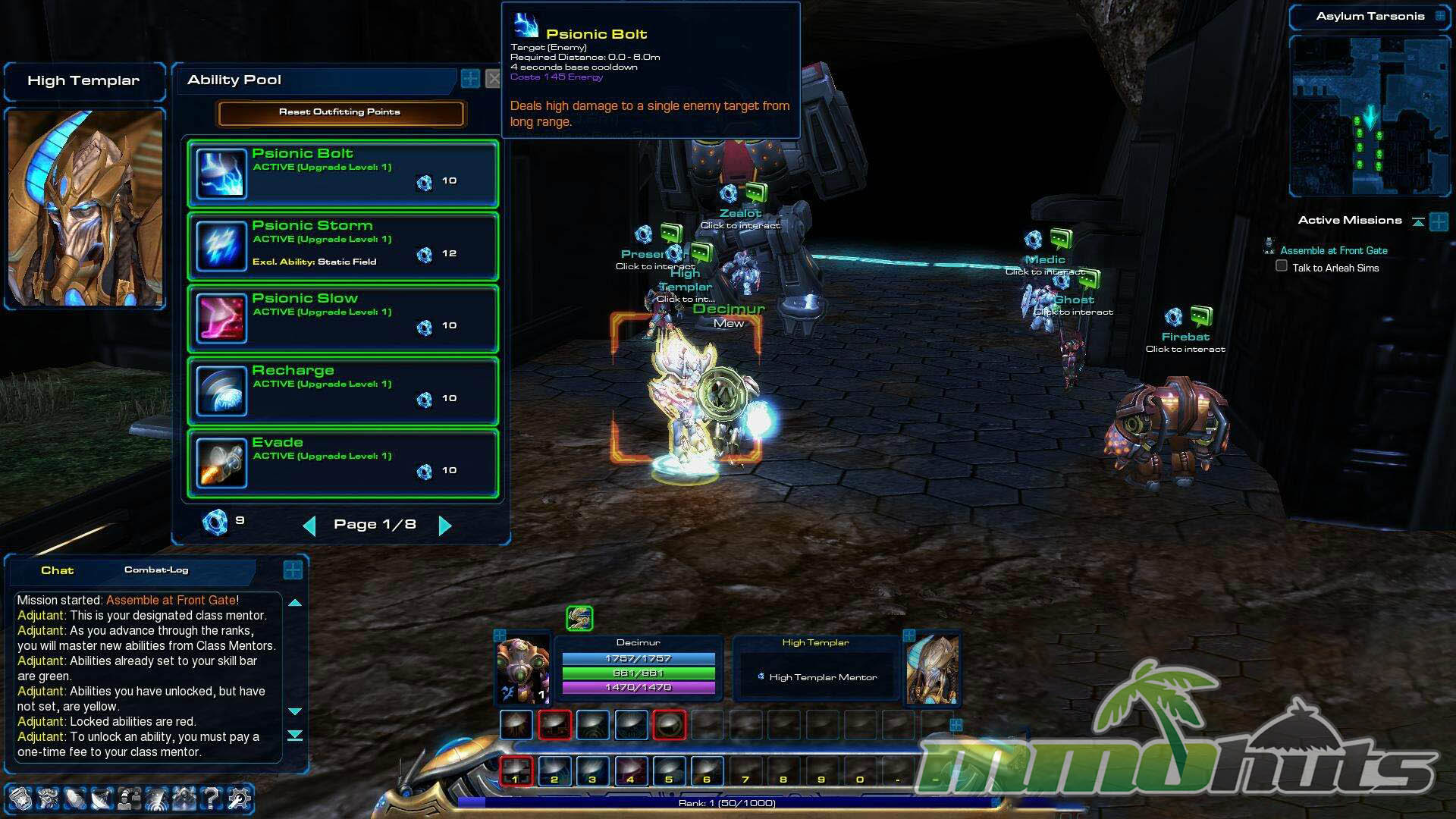Open the wrench settings menu icon
The width and height of the screenshot is (1456, 819).
click(239, 797)
